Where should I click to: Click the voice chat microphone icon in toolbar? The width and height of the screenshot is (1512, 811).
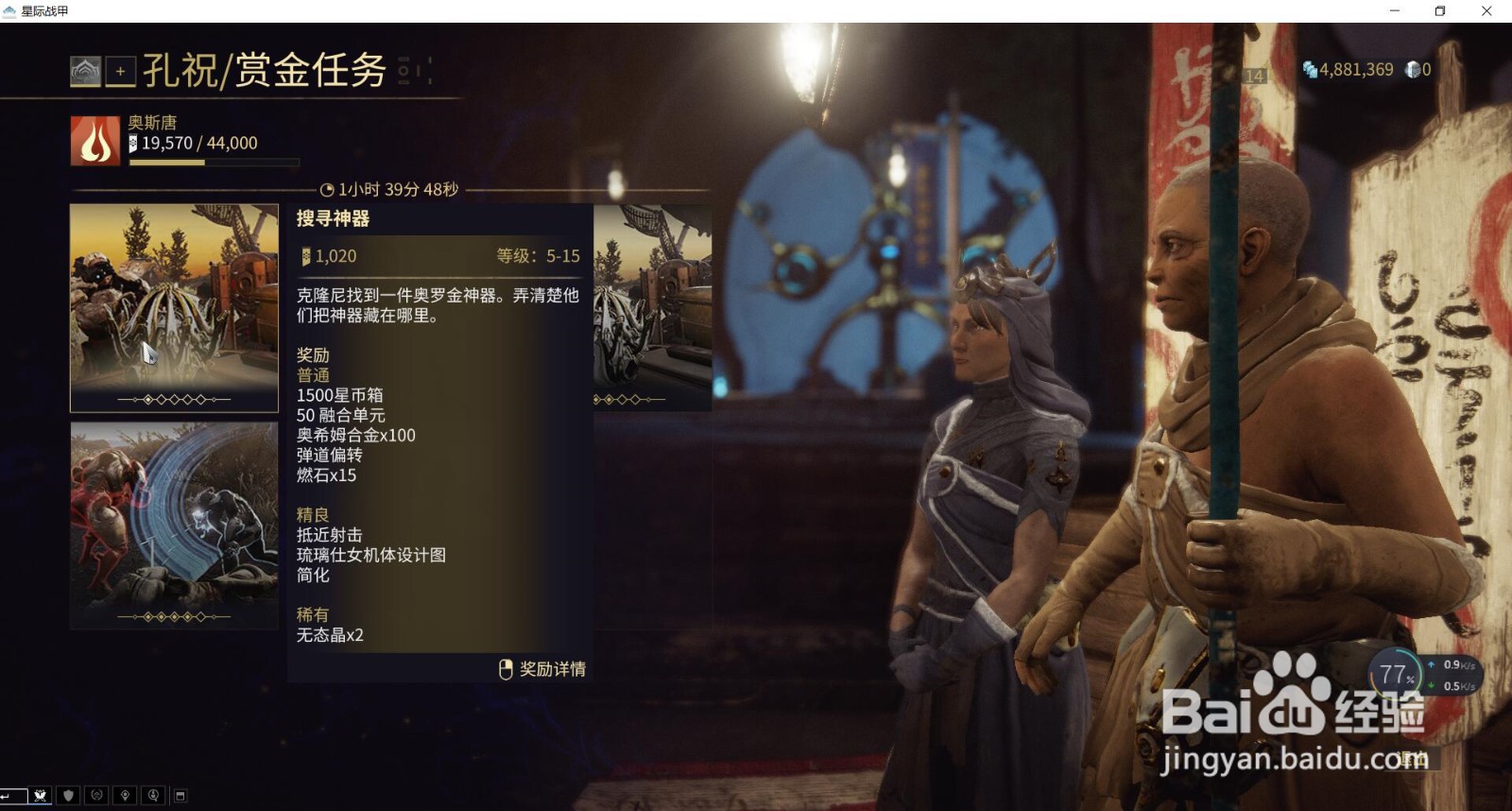click(151, 795)
